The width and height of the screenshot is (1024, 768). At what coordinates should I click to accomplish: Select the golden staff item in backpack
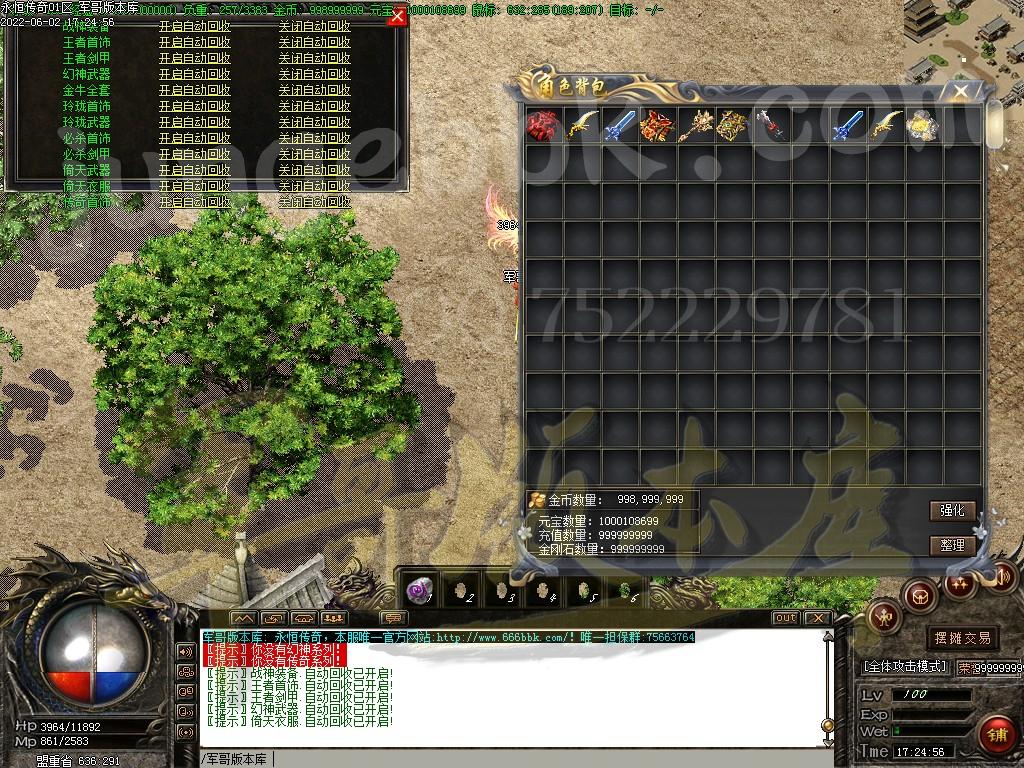[696, 126]
